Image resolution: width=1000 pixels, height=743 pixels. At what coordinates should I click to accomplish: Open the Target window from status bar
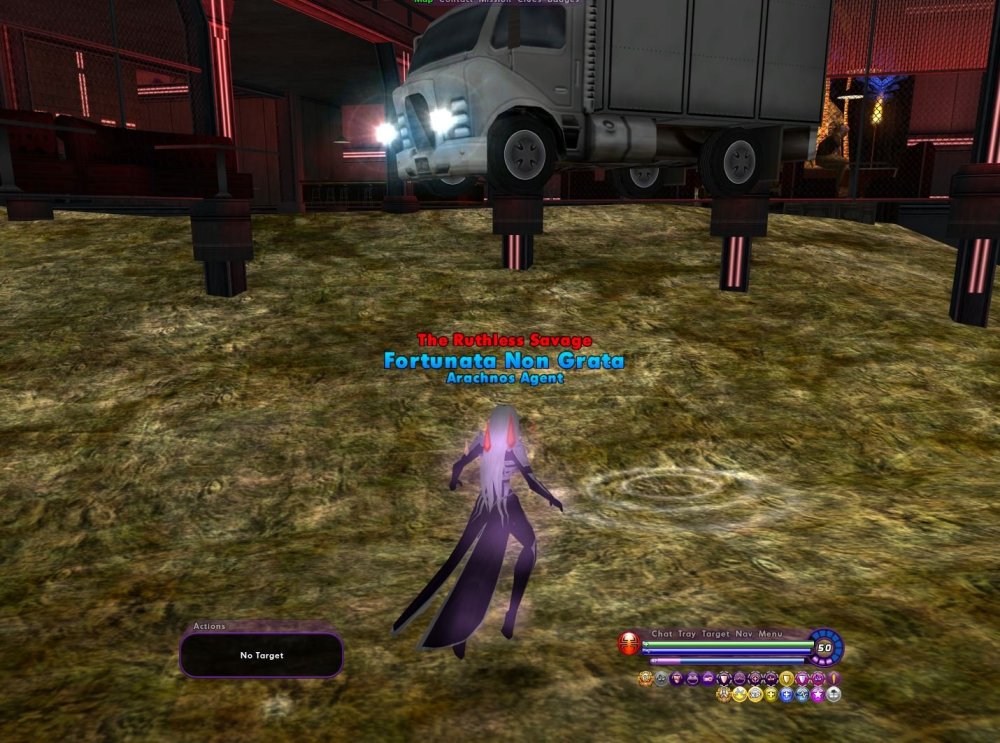pos(716,634)
